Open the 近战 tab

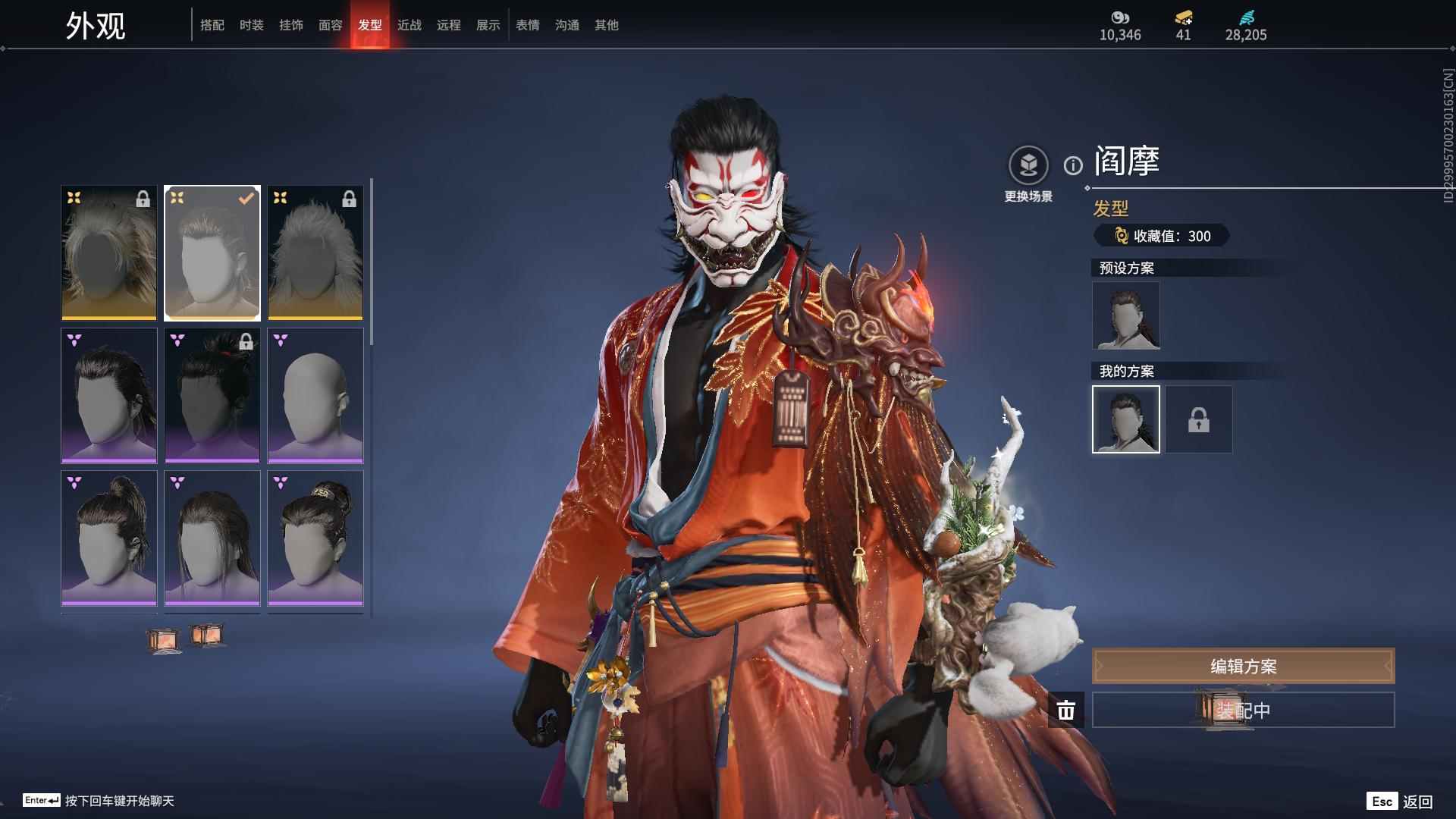pos(409,25)
